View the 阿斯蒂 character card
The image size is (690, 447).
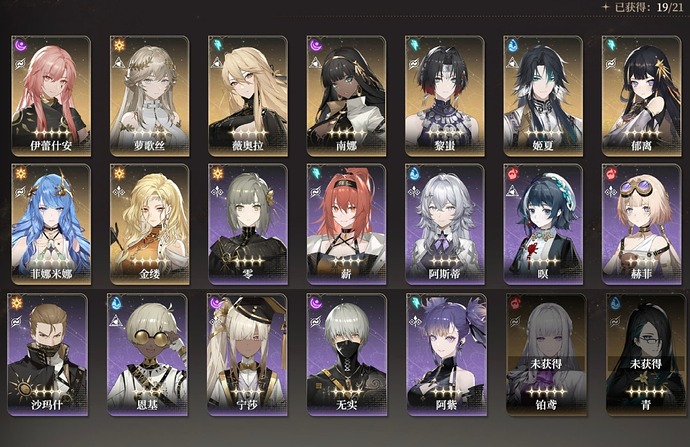pos(444,222)
